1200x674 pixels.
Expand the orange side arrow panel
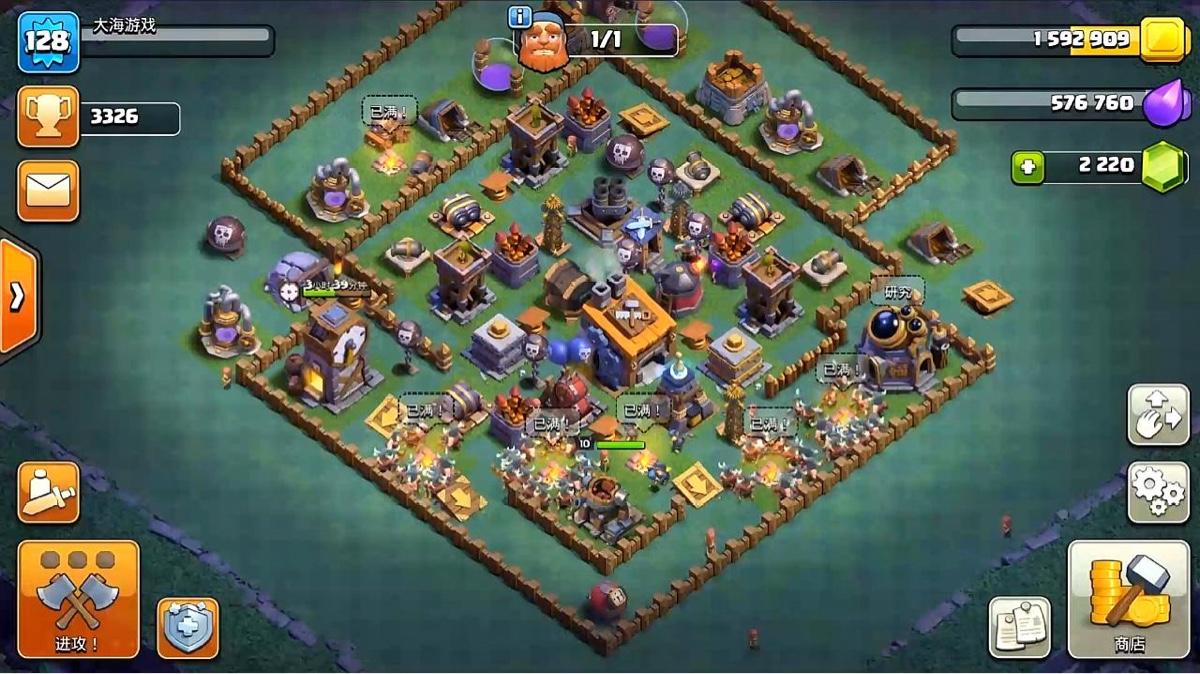(17, 297)
